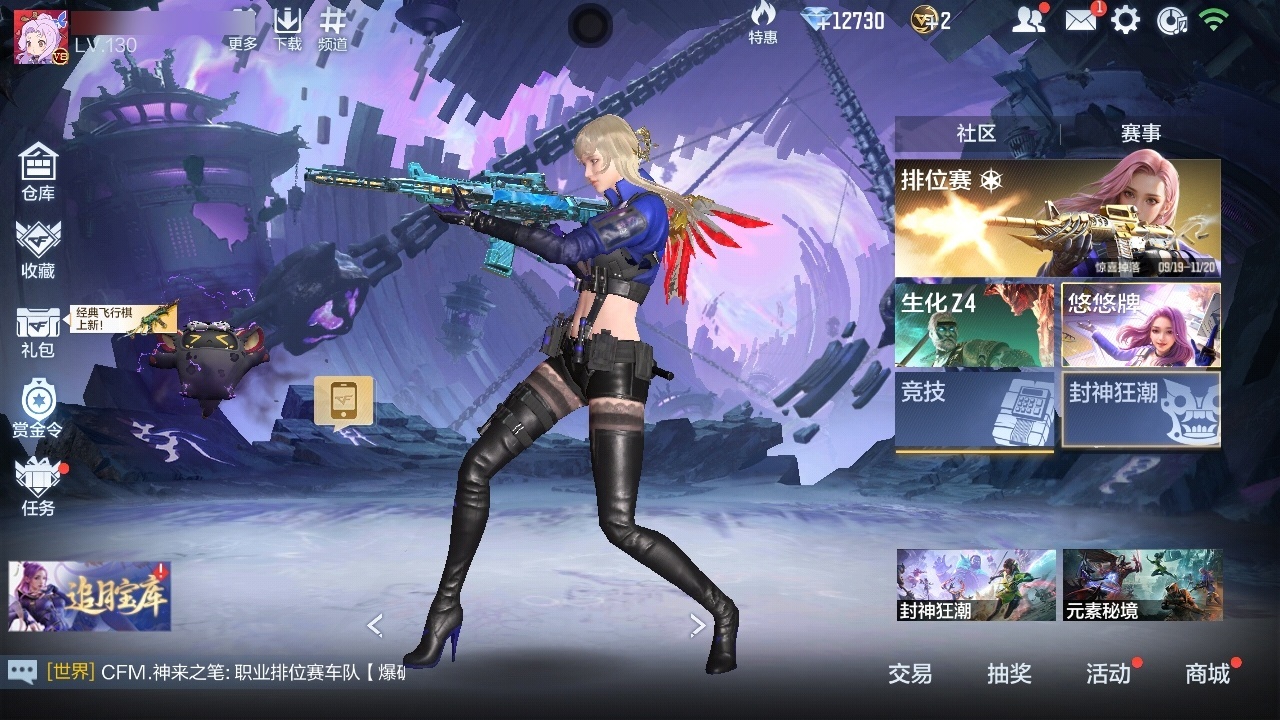1280x720 pixels.
Task: Open the 商城 shop
Action: pyautogui.click(x=1207, y=674)
